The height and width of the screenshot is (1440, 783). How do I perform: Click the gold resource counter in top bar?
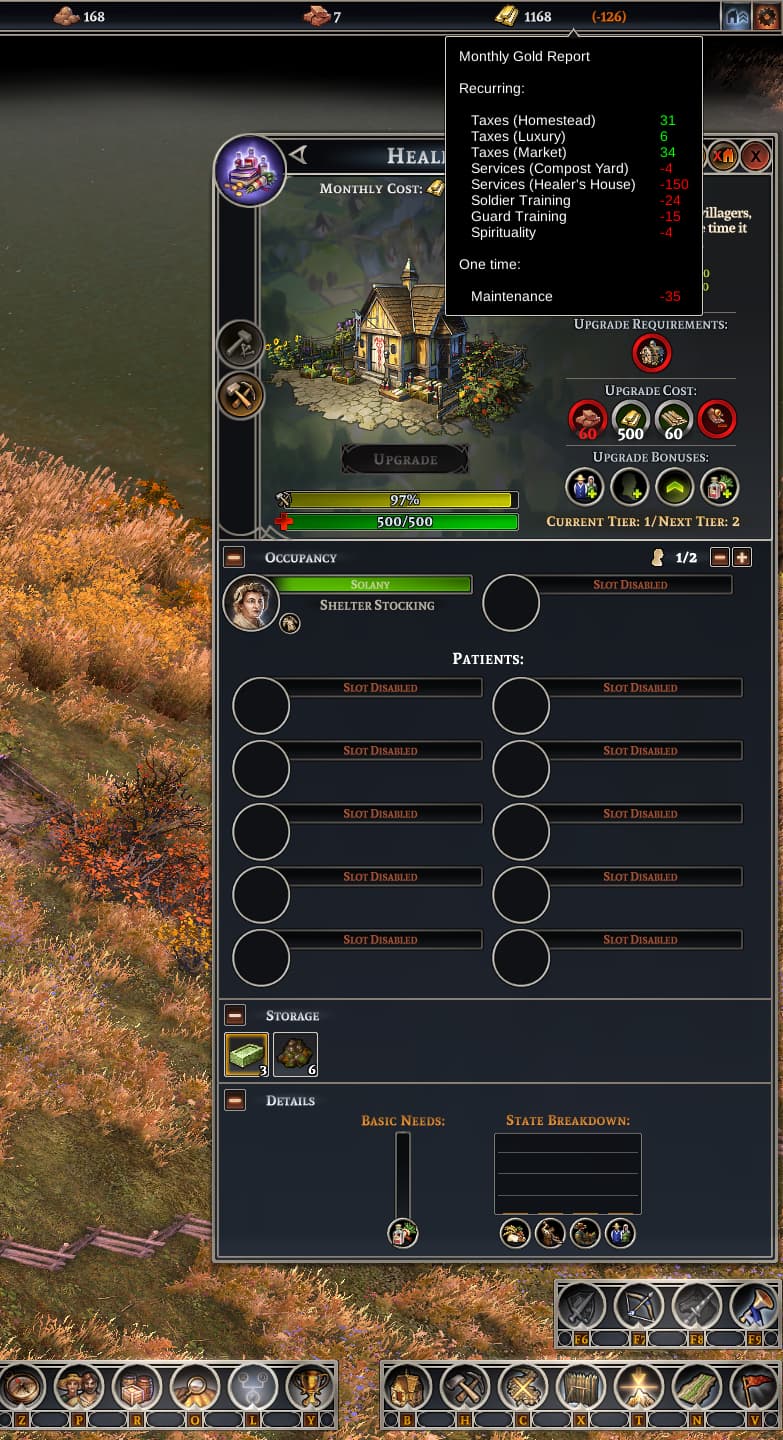click(523, 16)
